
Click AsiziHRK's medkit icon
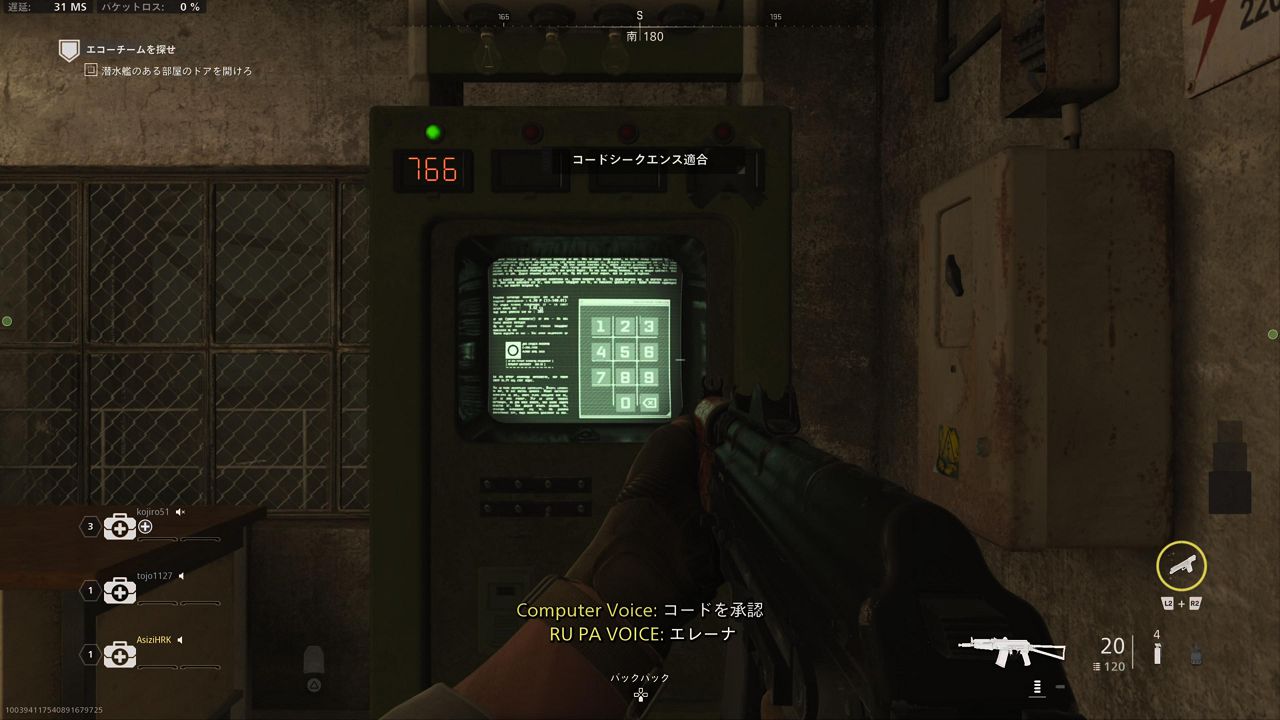pyautogui.click(x=120, y=654)
